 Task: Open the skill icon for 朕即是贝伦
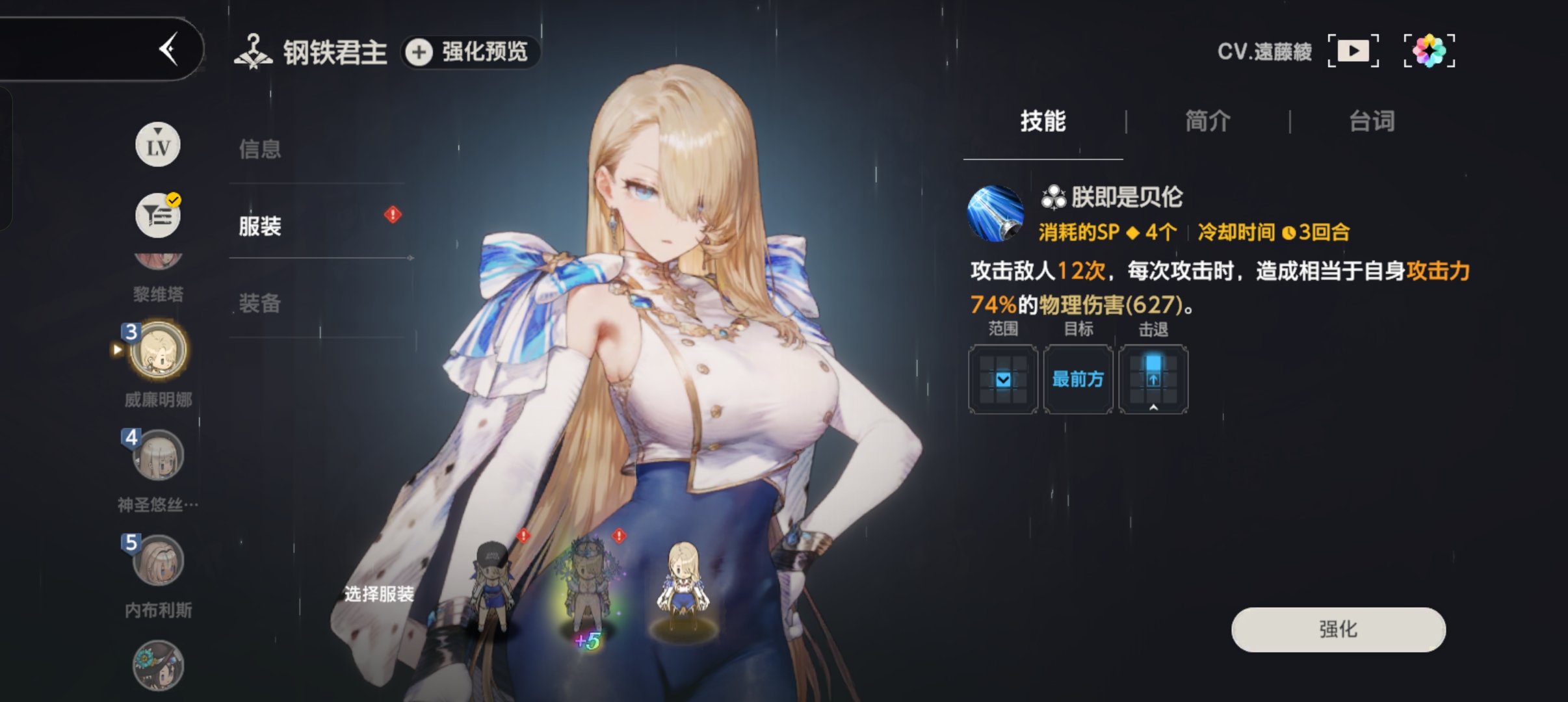[995, 214]
